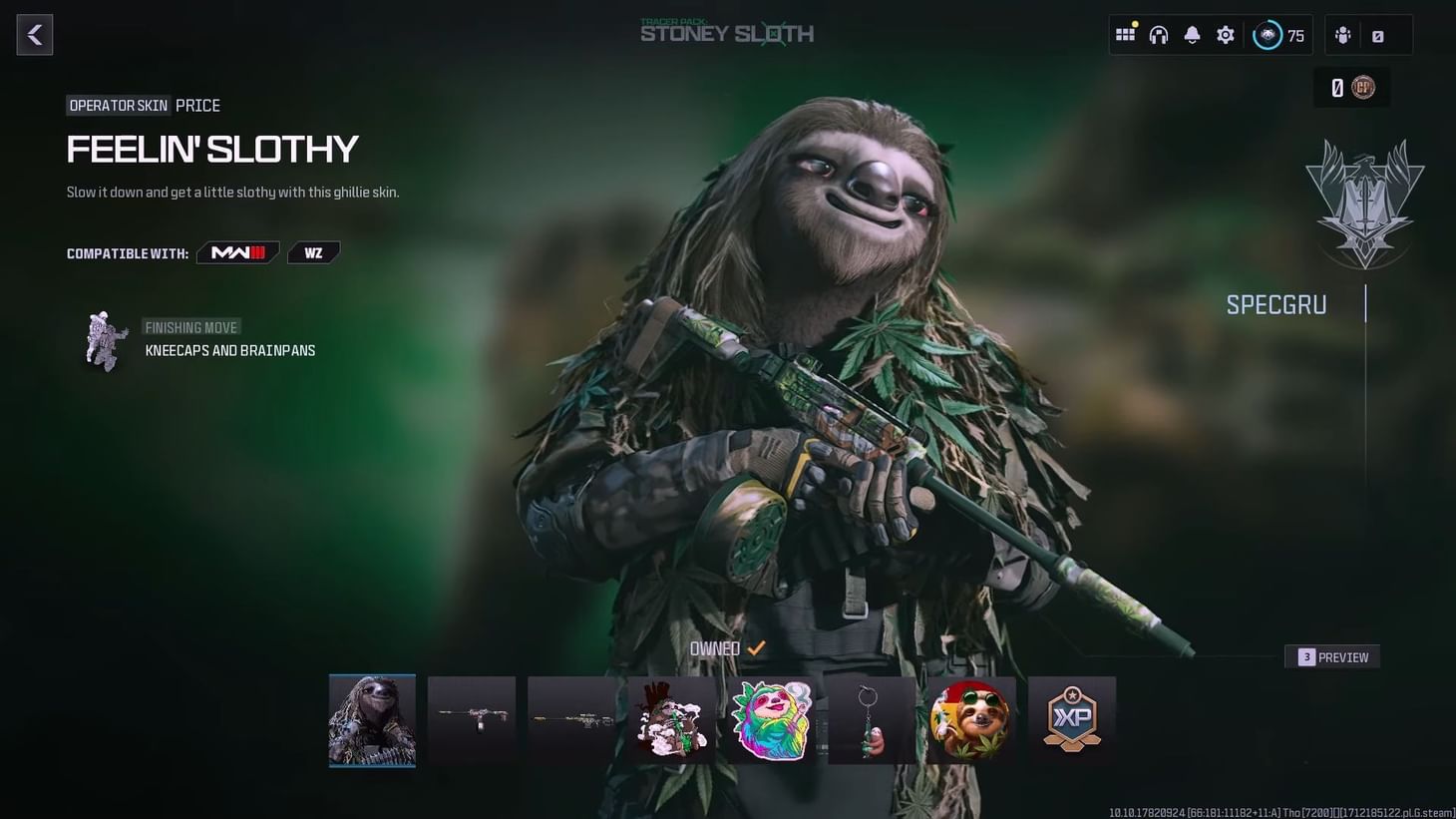
Task: Toggle MWIII compatibility badge
Action: tap(237, 251)
